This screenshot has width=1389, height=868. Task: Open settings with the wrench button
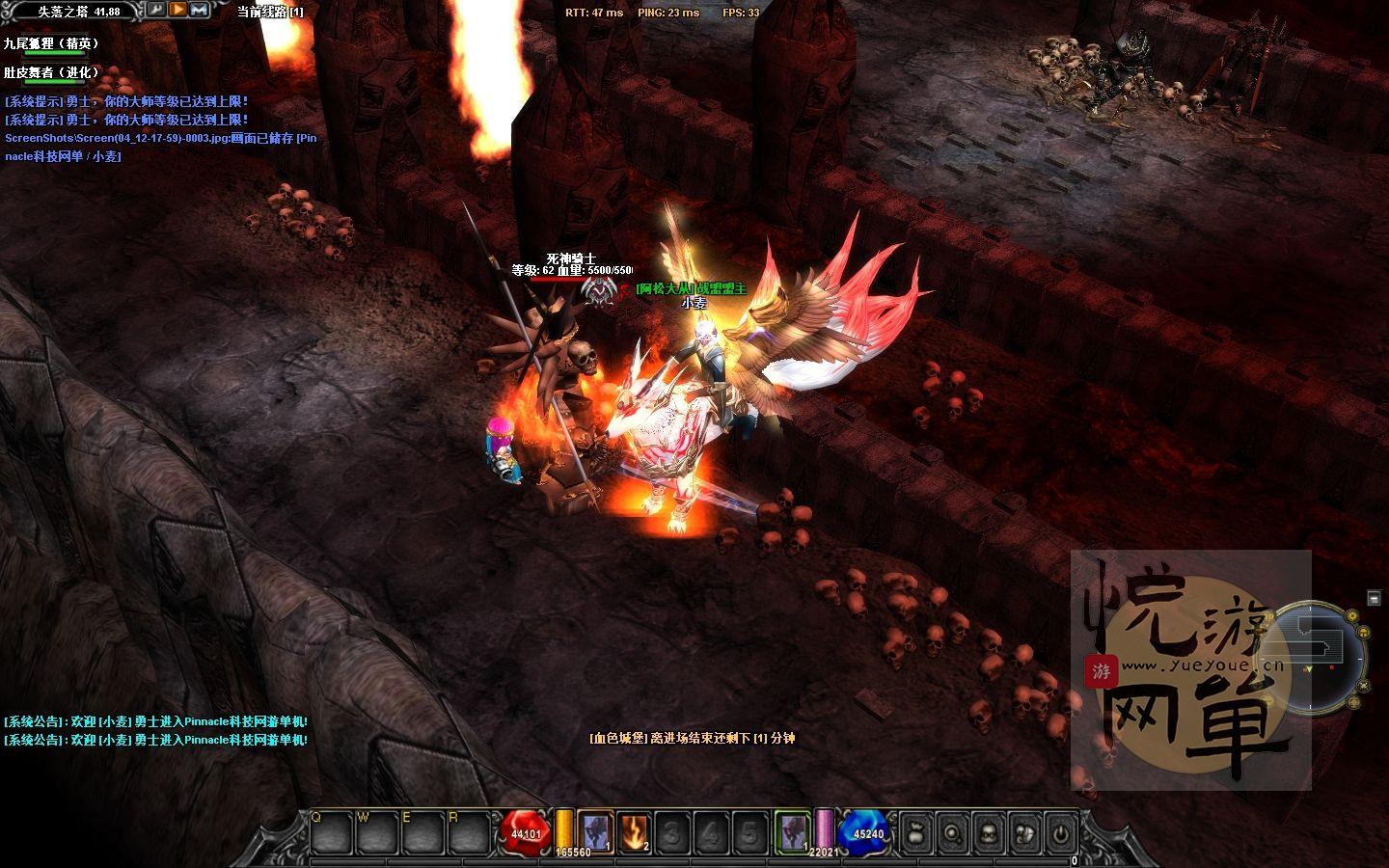point(157,11)
